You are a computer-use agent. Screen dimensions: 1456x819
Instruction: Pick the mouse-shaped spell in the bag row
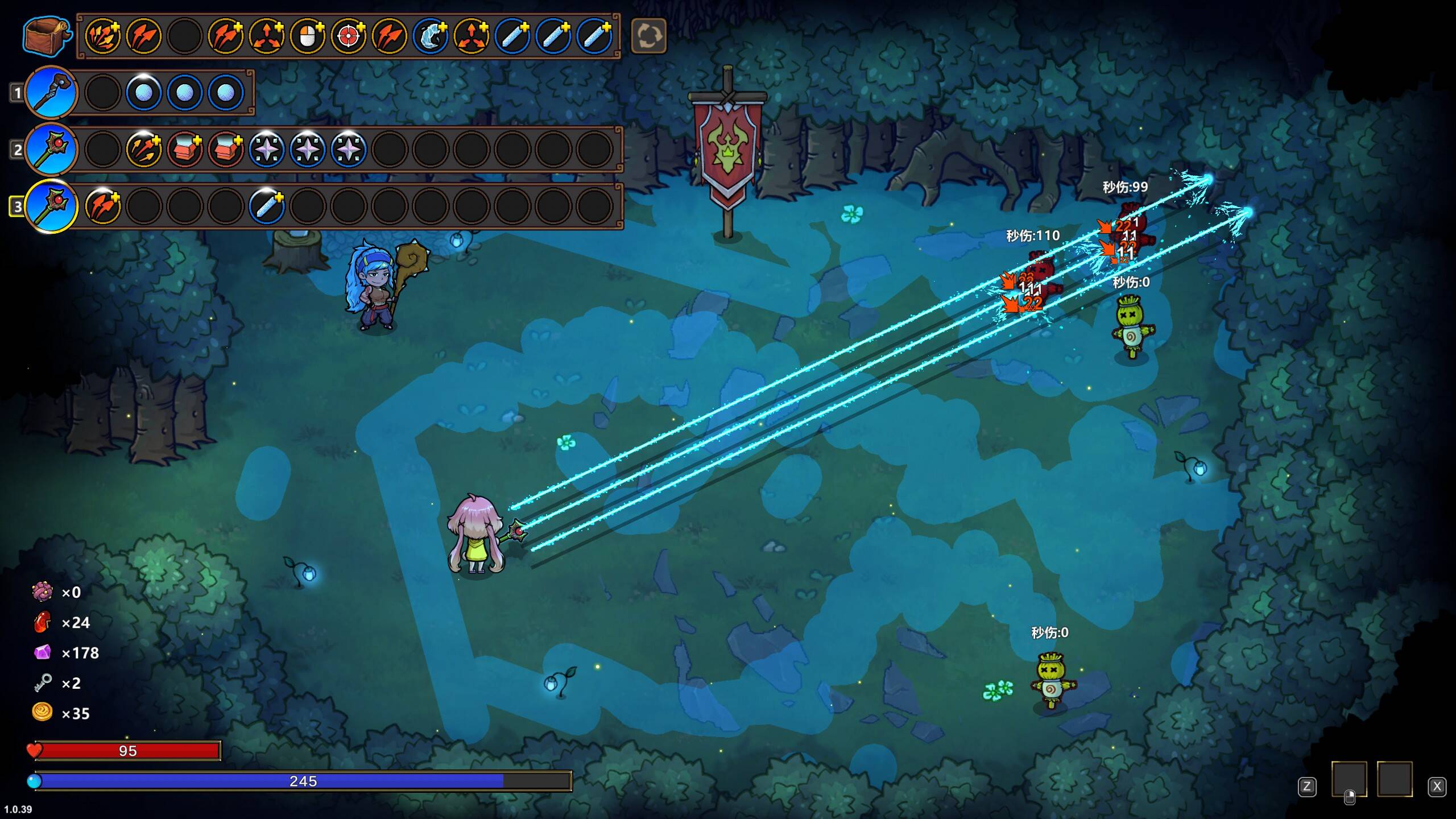pos(307,36)
